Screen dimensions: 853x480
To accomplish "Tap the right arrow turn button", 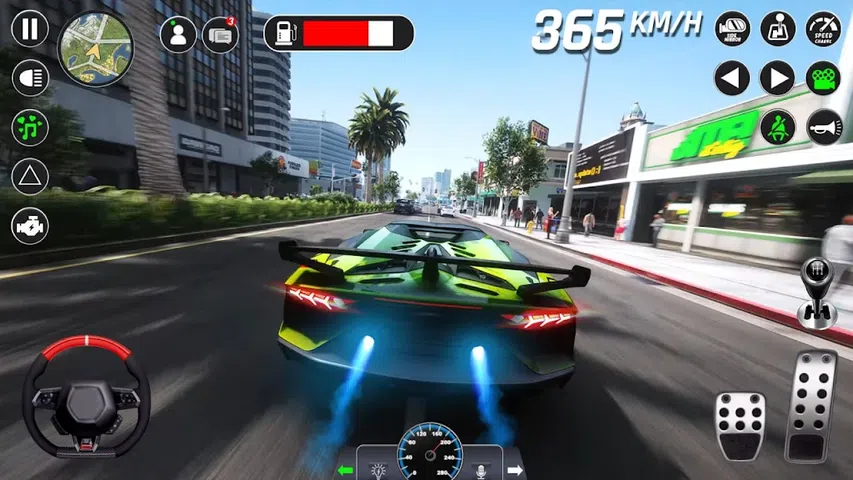I will 777,78.
